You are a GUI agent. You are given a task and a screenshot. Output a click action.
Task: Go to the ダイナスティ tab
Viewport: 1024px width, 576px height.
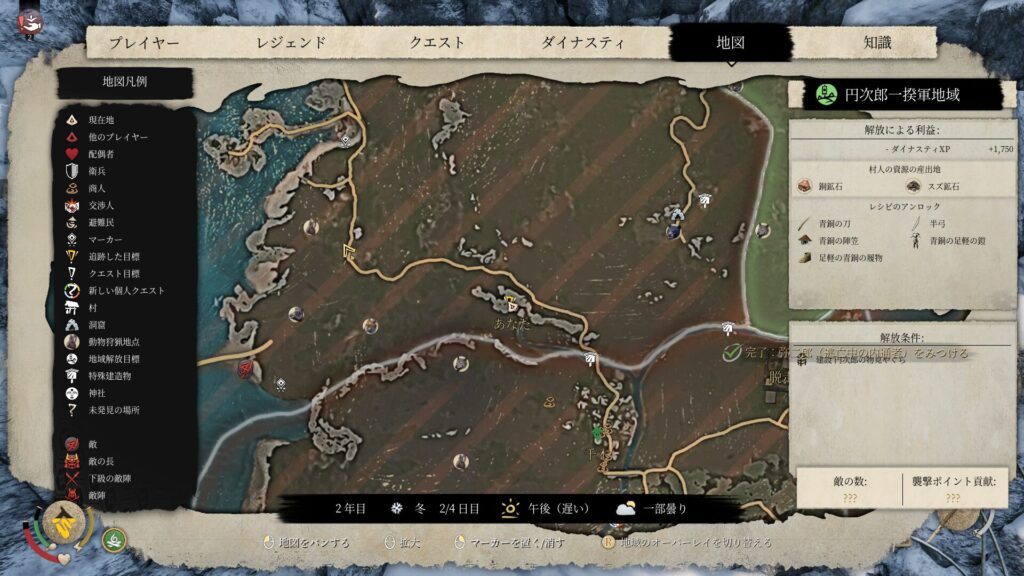tap(583, 43)
